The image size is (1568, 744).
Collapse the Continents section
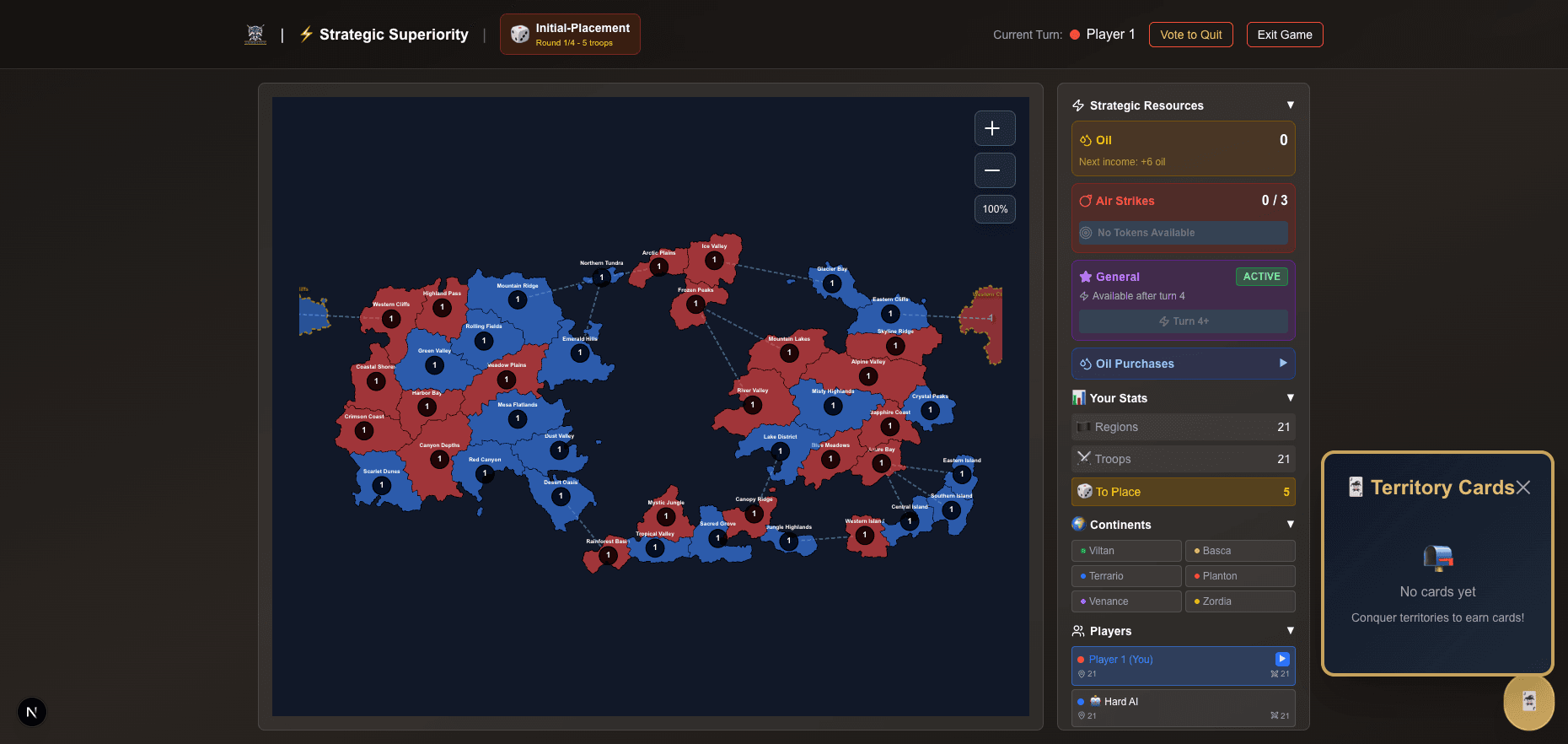1290,525
